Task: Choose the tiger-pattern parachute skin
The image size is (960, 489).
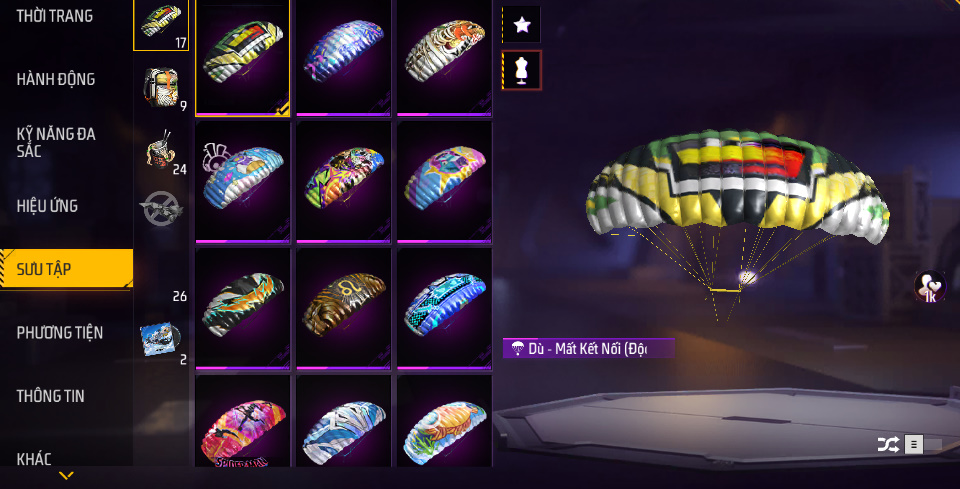Action: [444, 56]
